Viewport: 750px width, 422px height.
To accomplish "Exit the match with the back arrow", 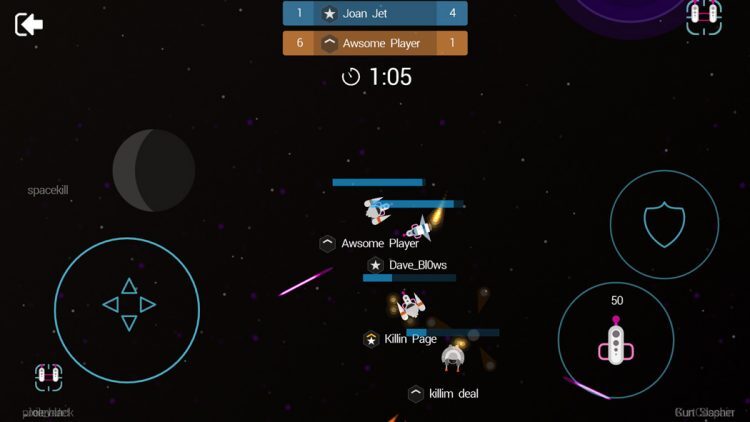I will click(29, 24).
